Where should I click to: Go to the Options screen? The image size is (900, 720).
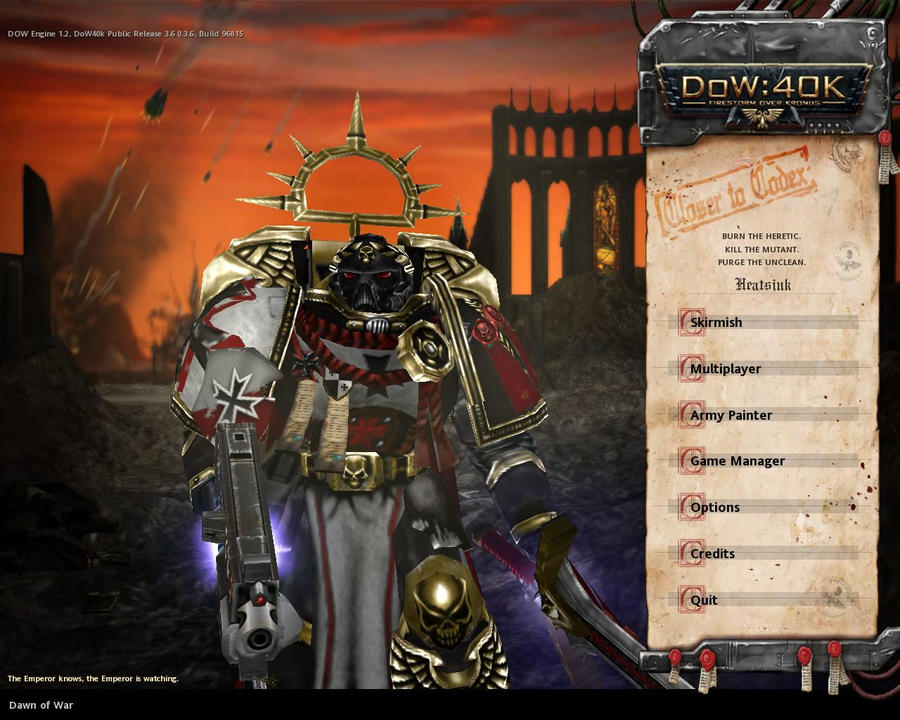pyautogui.click(x=715, y=507)
